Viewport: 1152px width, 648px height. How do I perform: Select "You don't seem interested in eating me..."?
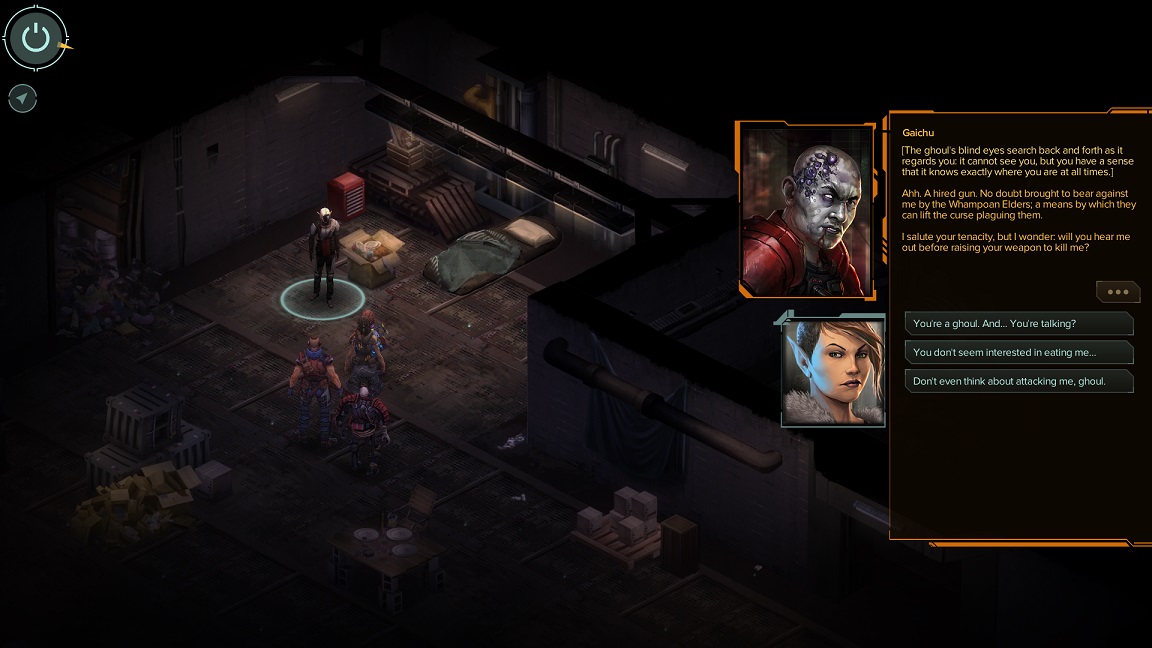(1018, 352)
